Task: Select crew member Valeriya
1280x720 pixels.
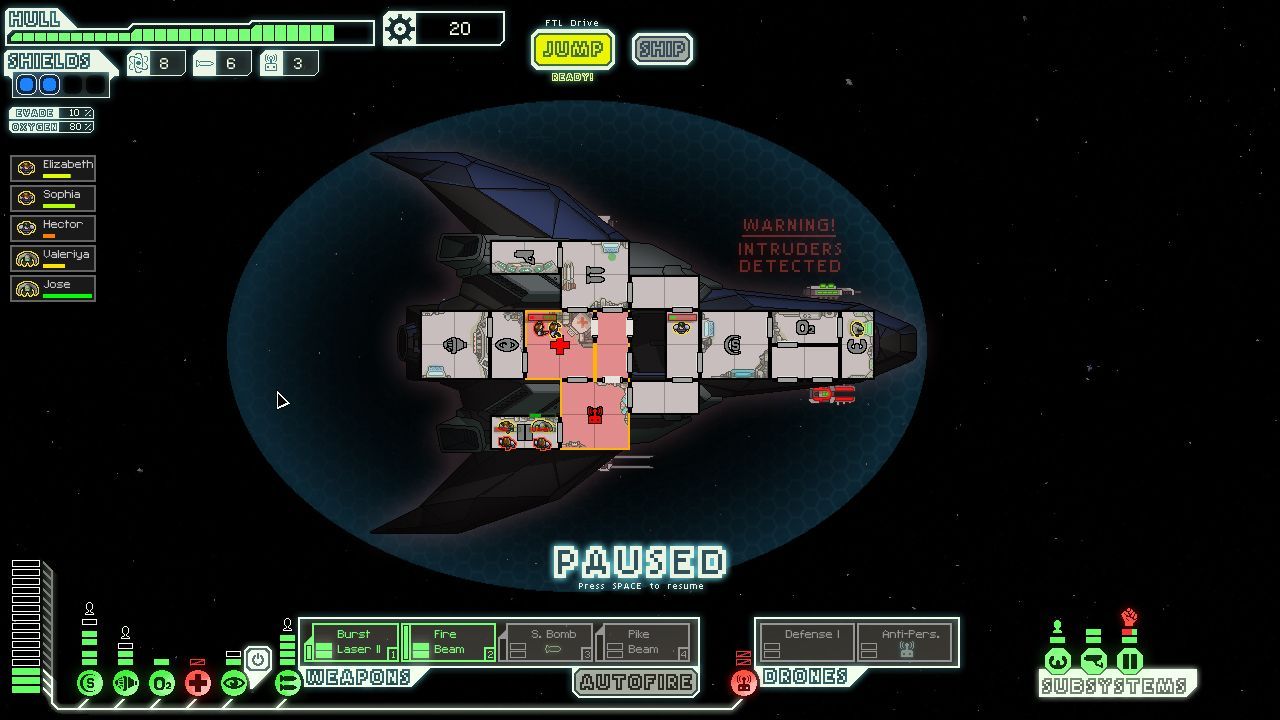Action: point(53,258)
